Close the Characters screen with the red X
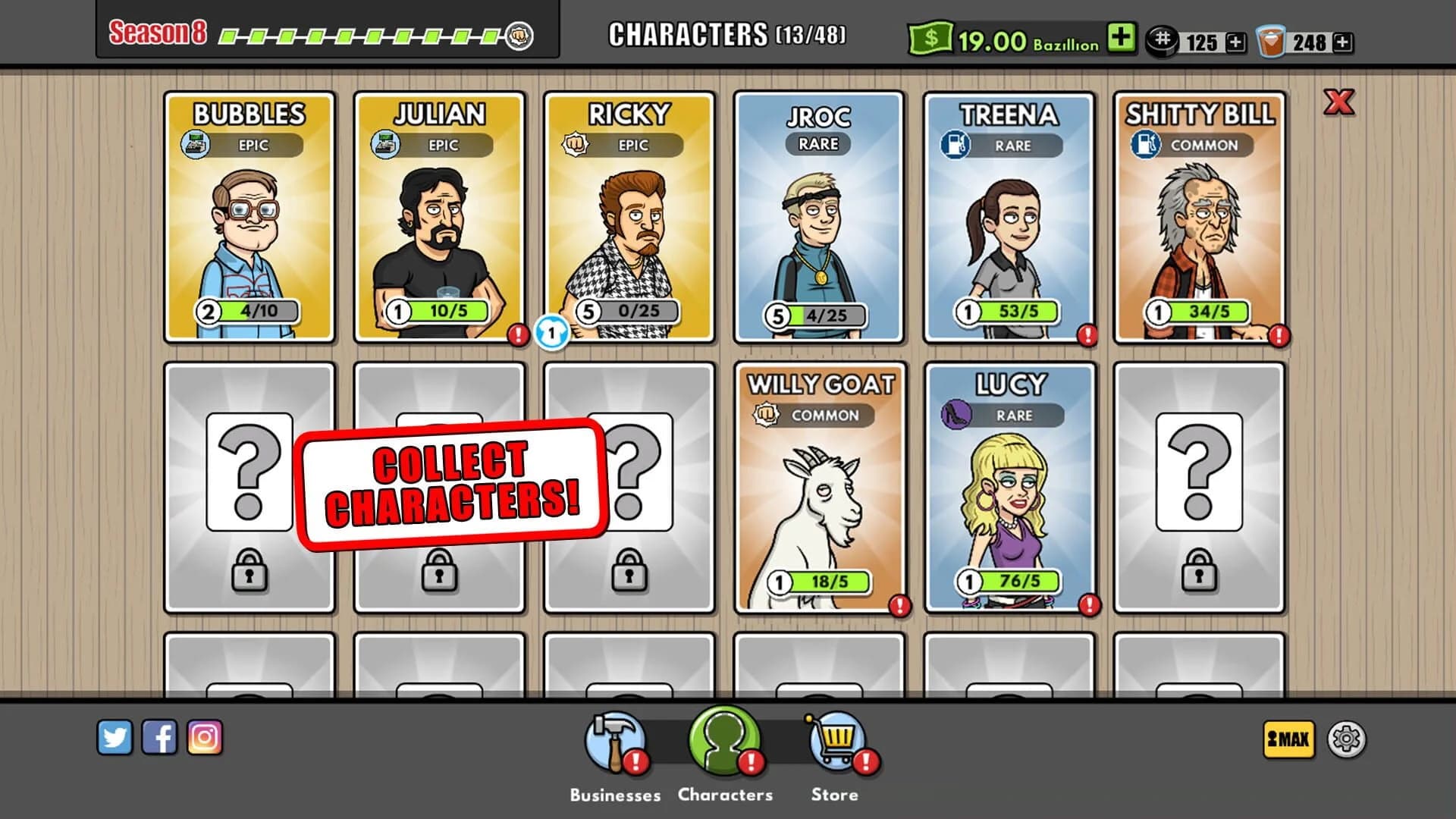Image resolution: width=1456 pixels, height=819 pixels. click(x=1339, y=105)
